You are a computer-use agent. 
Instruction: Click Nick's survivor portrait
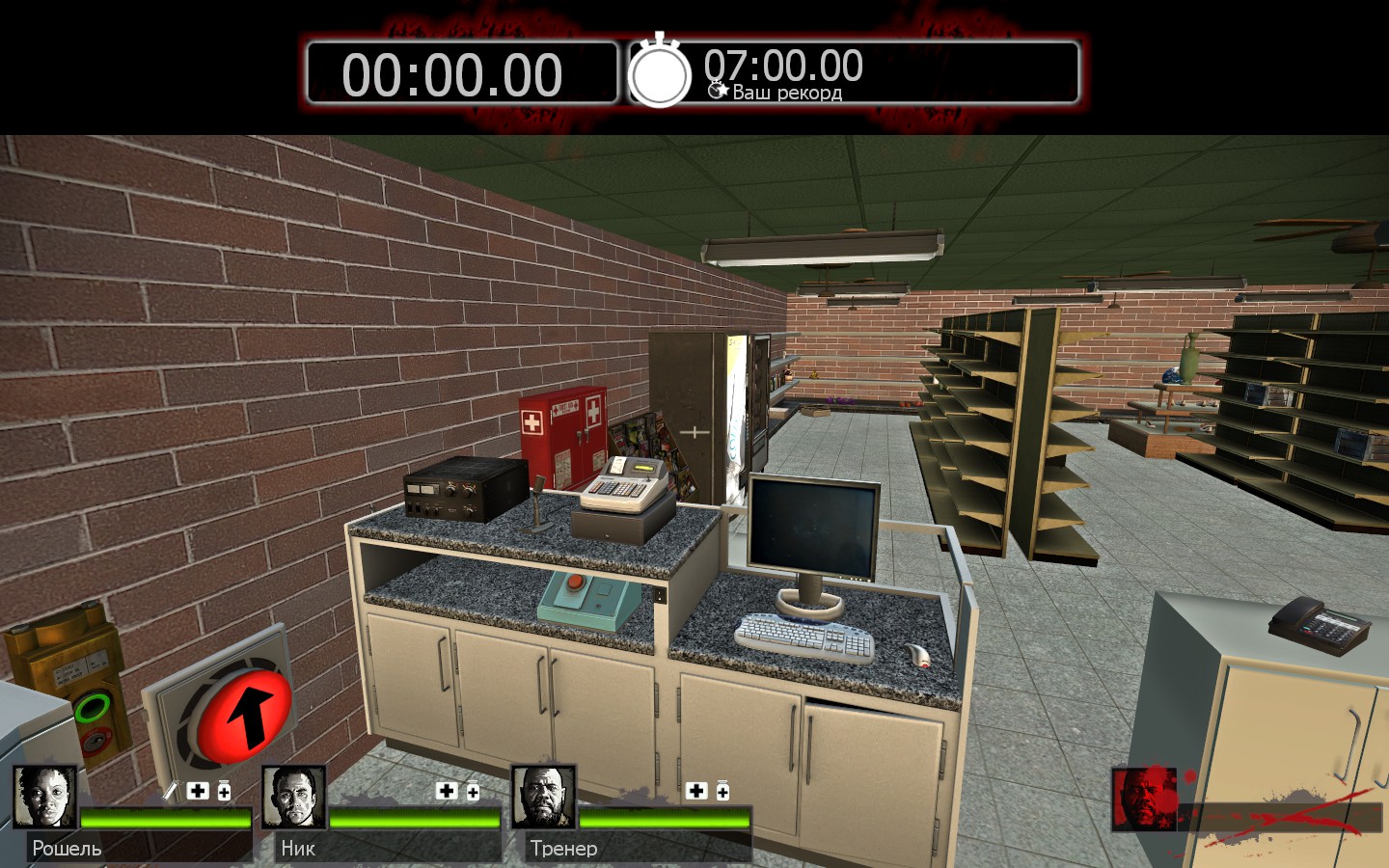click(294, 797)
